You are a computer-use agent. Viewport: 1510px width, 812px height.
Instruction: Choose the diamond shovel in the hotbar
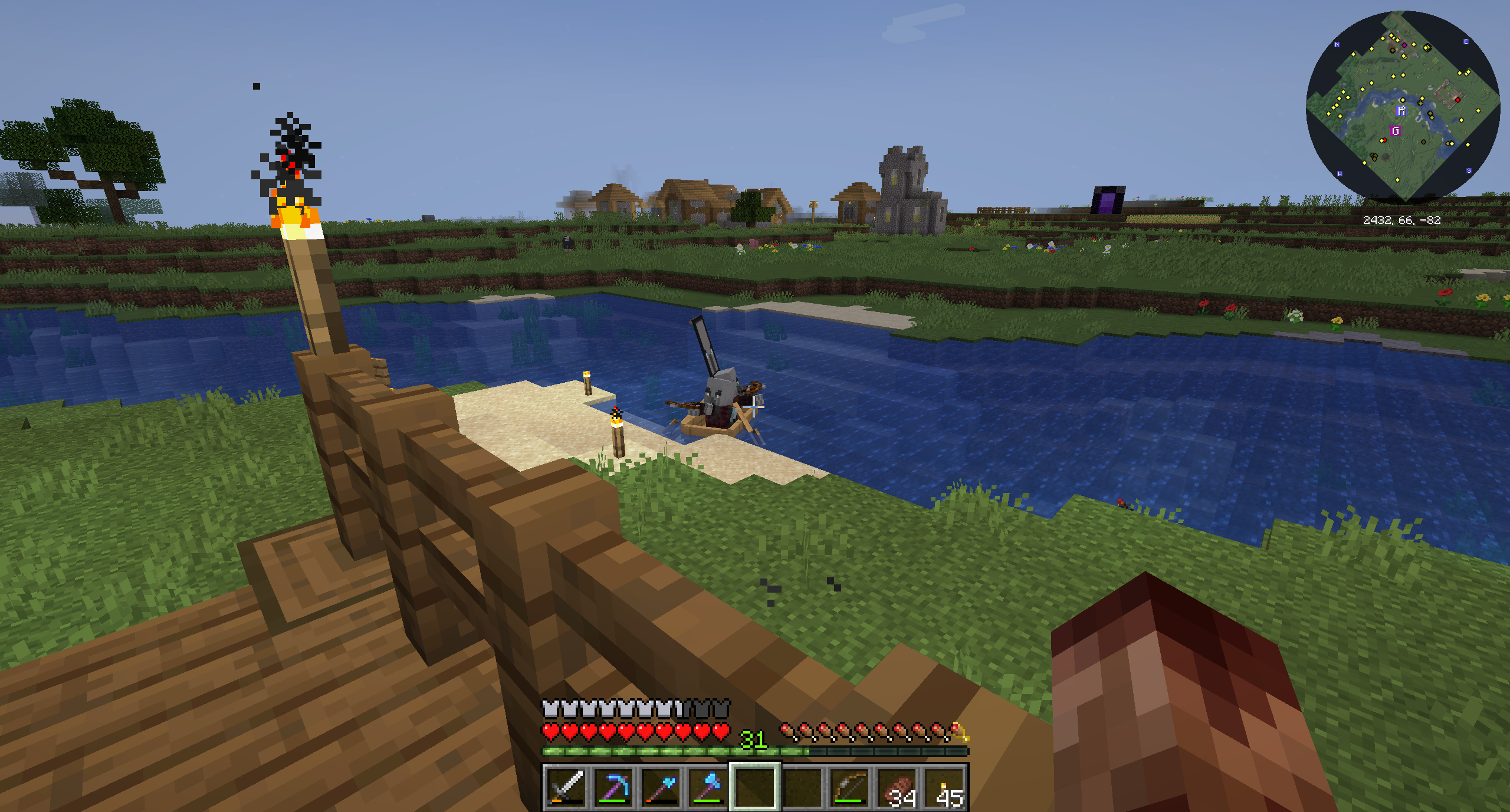(x=661, y=787)
